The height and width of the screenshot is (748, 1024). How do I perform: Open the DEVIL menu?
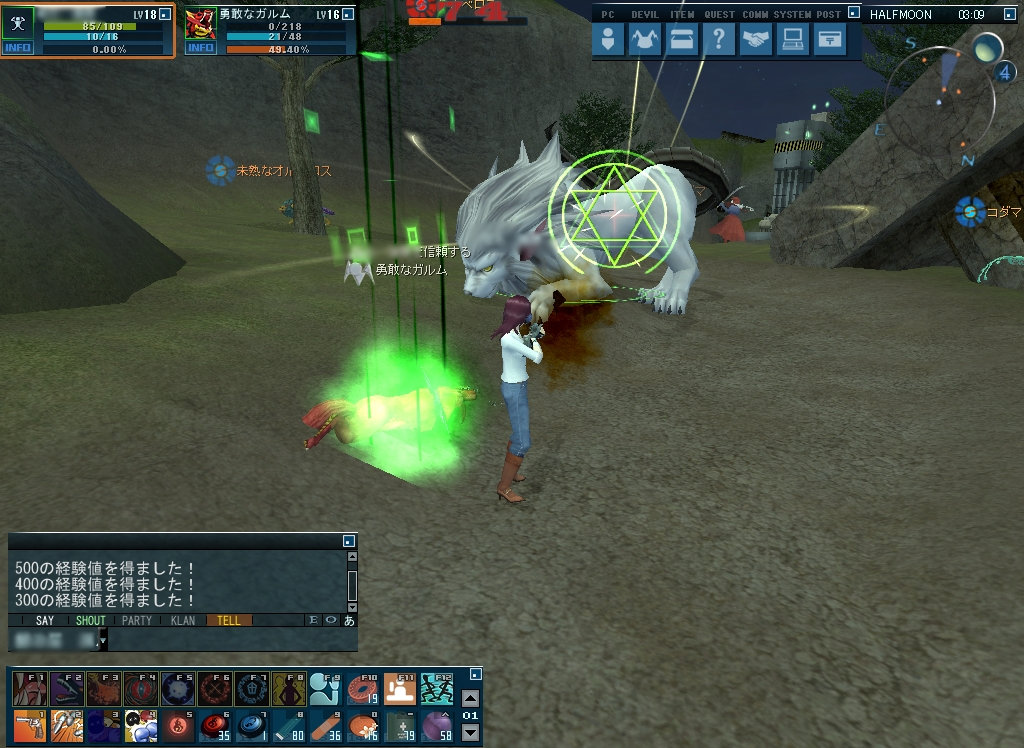click(x=644, y=39)
